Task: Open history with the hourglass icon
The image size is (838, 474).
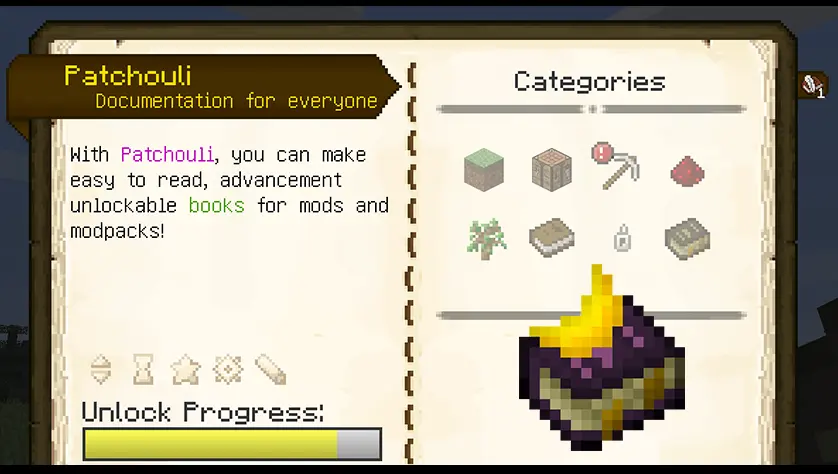Action: pyautogui.click(x=144, y=370)
